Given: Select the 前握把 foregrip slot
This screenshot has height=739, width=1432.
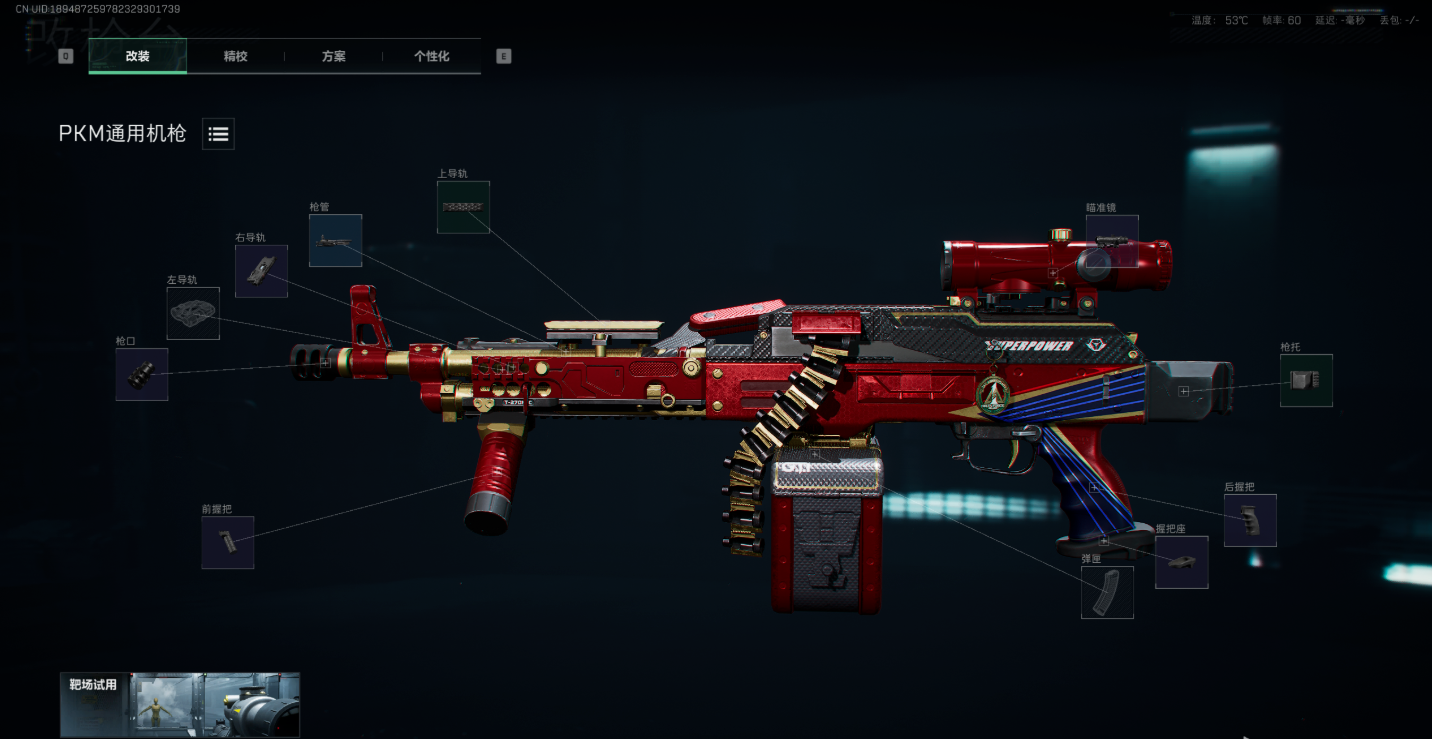Looking at the screenshot, I should 227,543.
